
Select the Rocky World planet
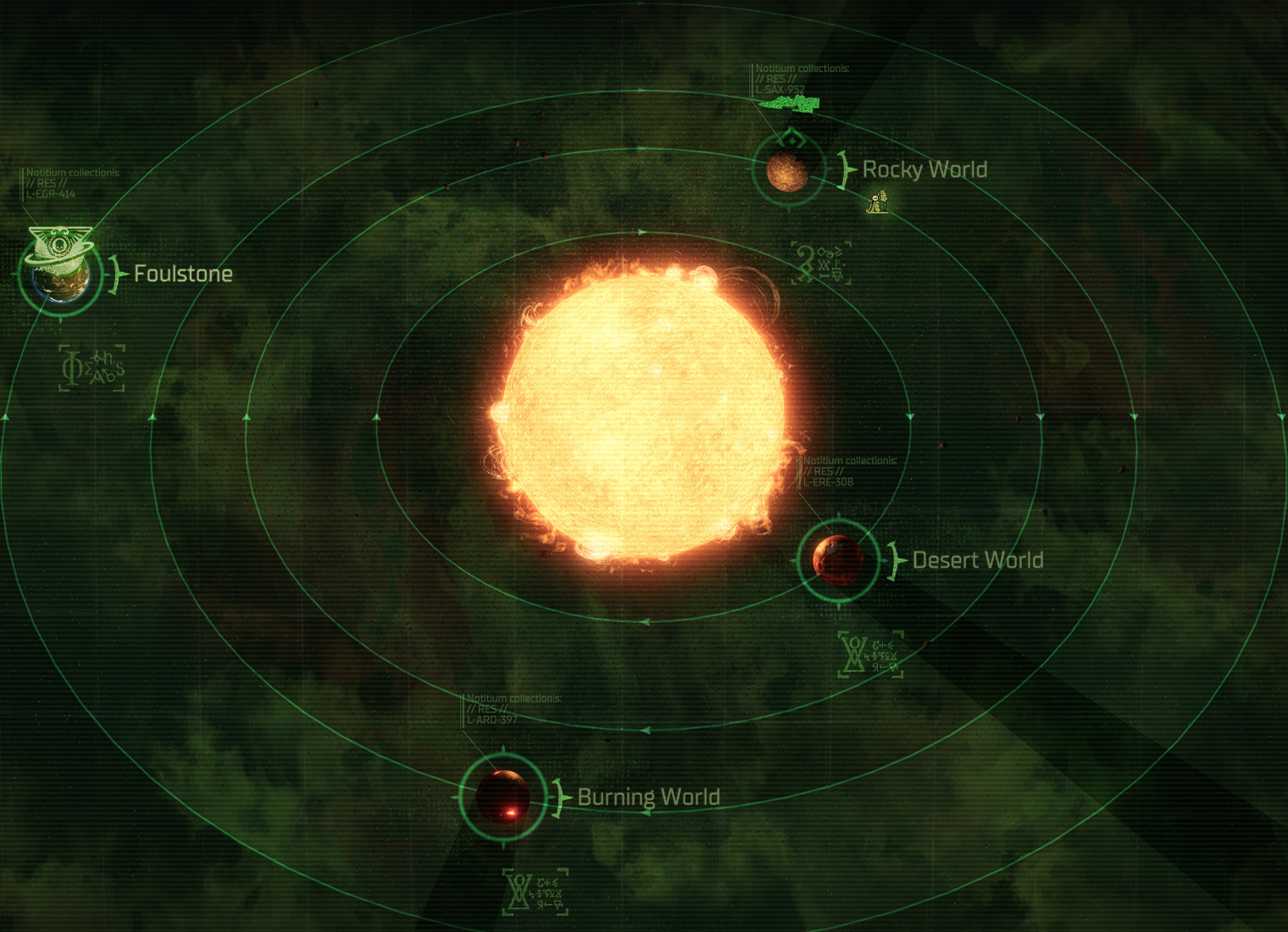click(787, 170)
